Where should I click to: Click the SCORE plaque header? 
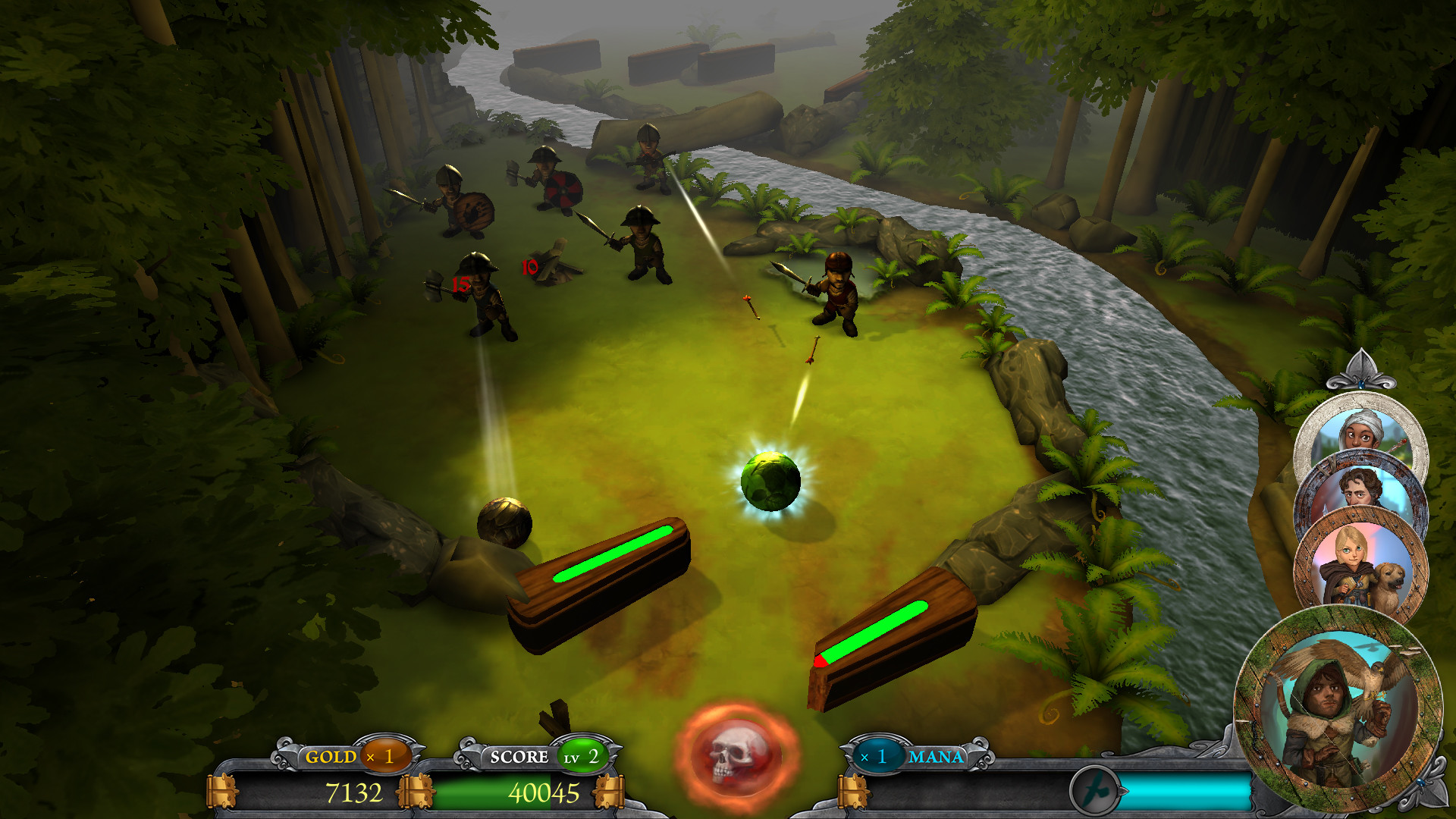tap(520, 756)
